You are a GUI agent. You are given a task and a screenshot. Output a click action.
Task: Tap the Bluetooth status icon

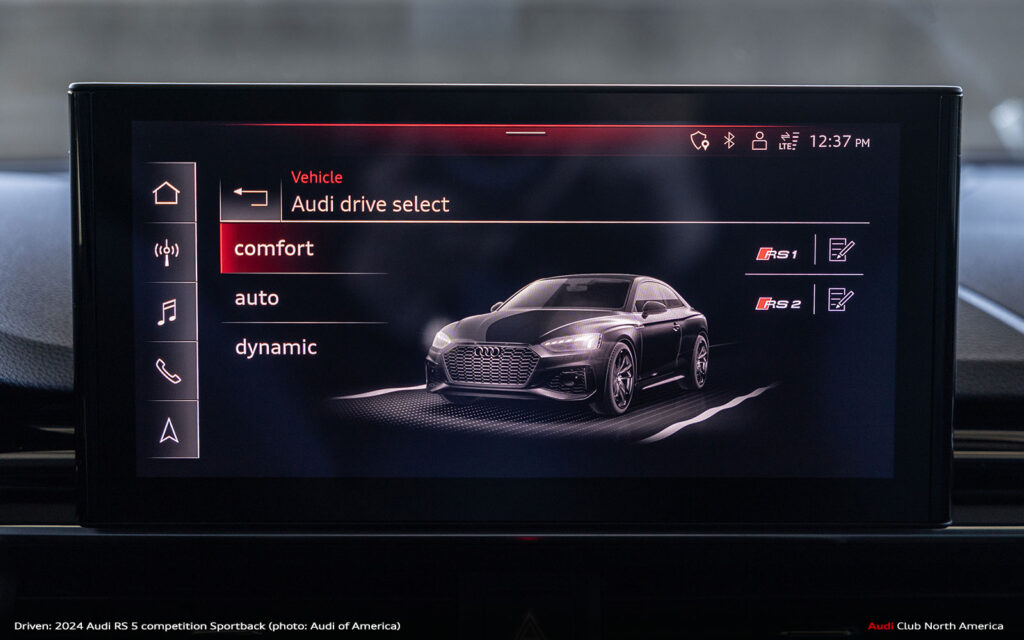tap(729, 141)
